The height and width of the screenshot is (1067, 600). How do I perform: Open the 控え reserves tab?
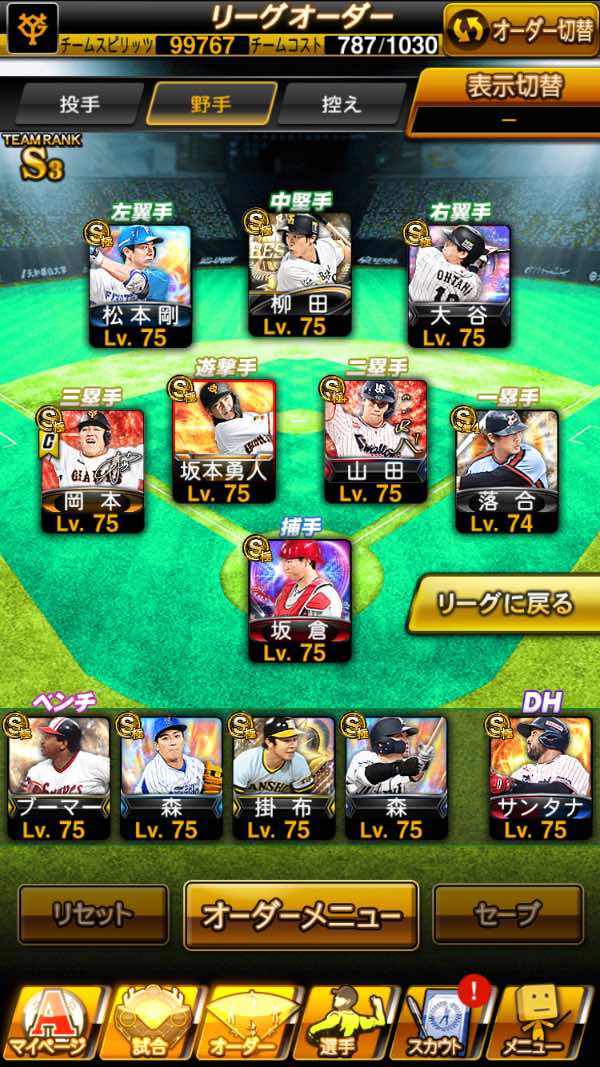point(340,104)
